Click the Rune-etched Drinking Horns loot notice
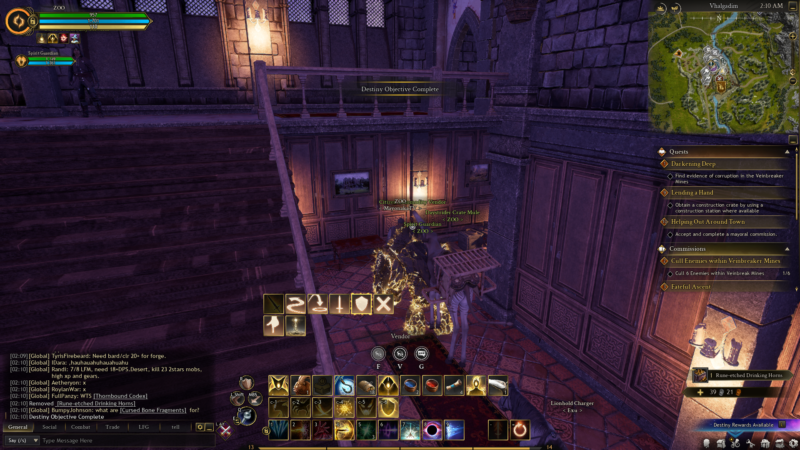Image resolution: width=800 pixels, height=450 pixels. (x=740, y=375)
